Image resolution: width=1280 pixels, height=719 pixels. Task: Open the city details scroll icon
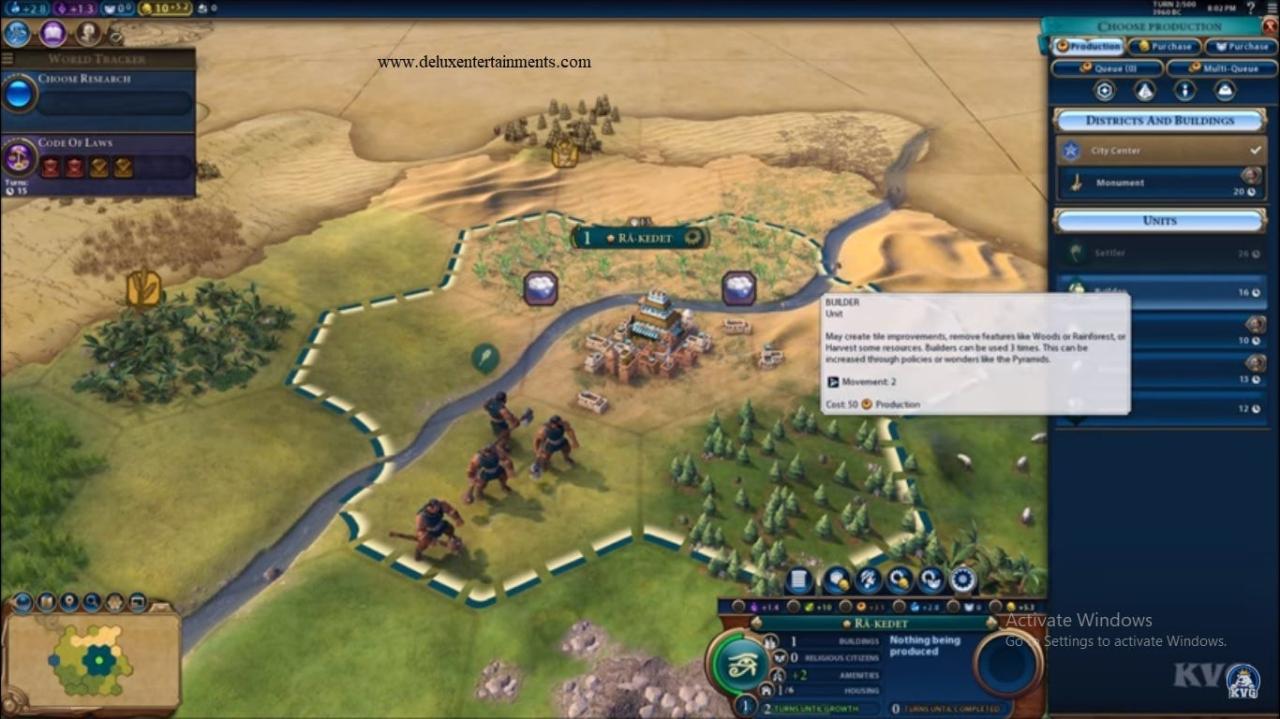pyautogui.click(x=798, y=580)
